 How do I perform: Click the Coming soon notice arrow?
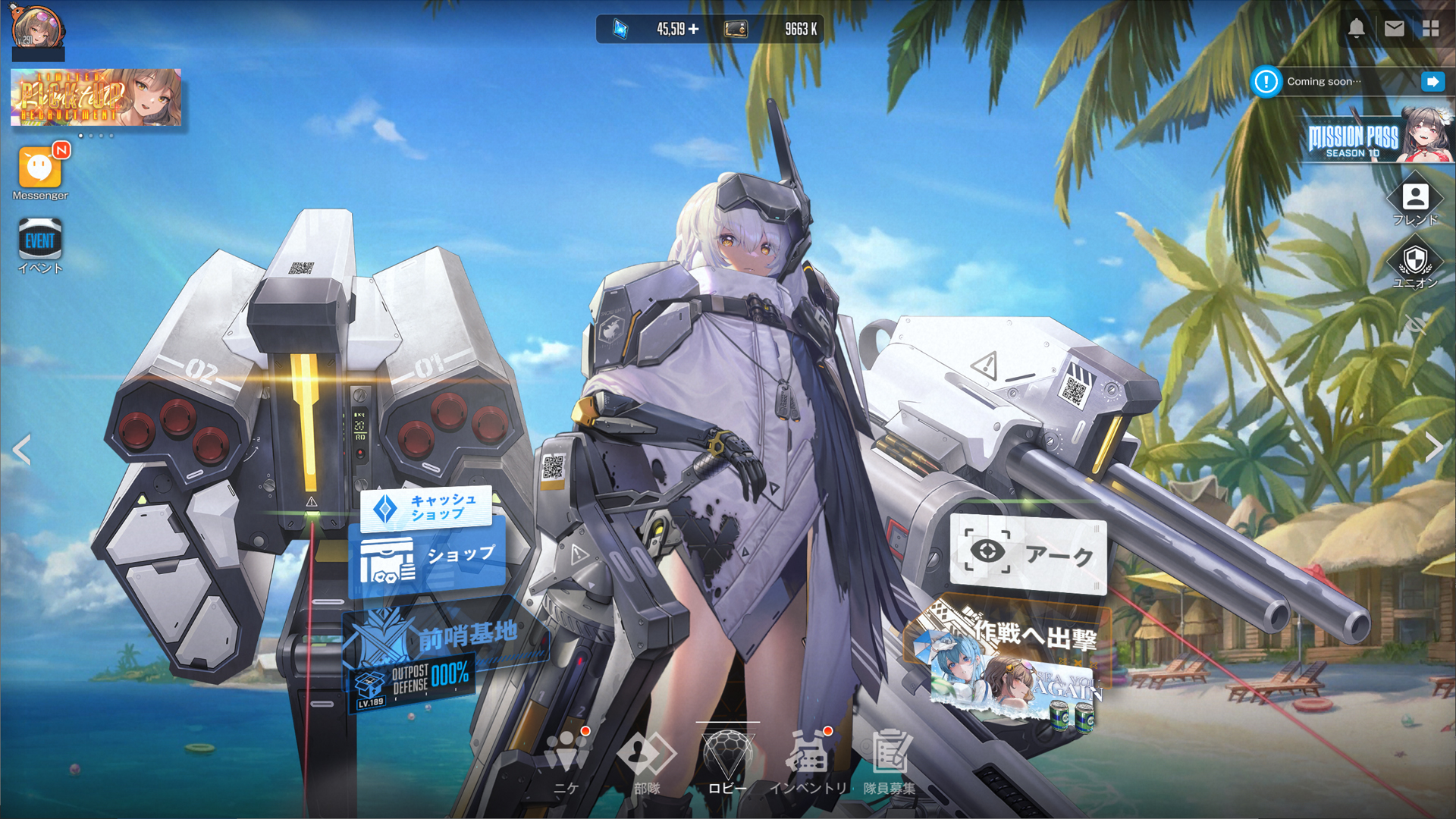pyautogui.click(x=1432, y=82)
